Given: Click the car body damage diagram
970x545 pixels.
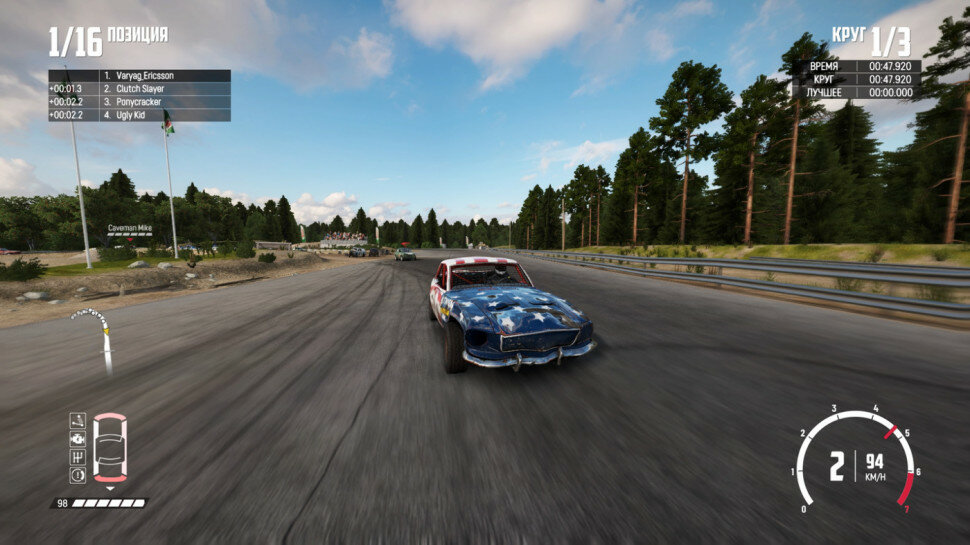Looking at the screenshot, I should coord(109,447).
